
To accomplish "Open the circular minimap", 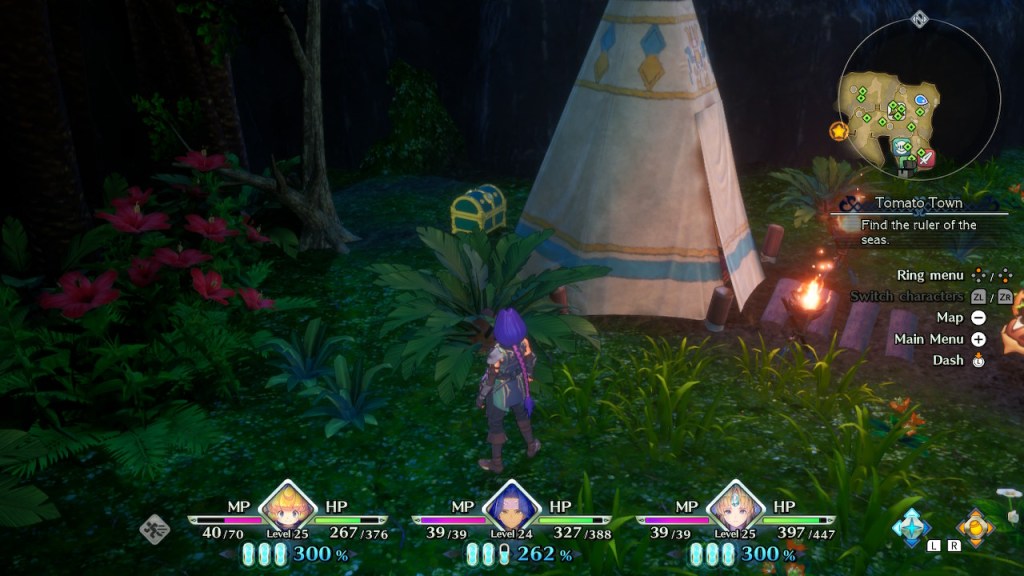I will click(918, 98).
